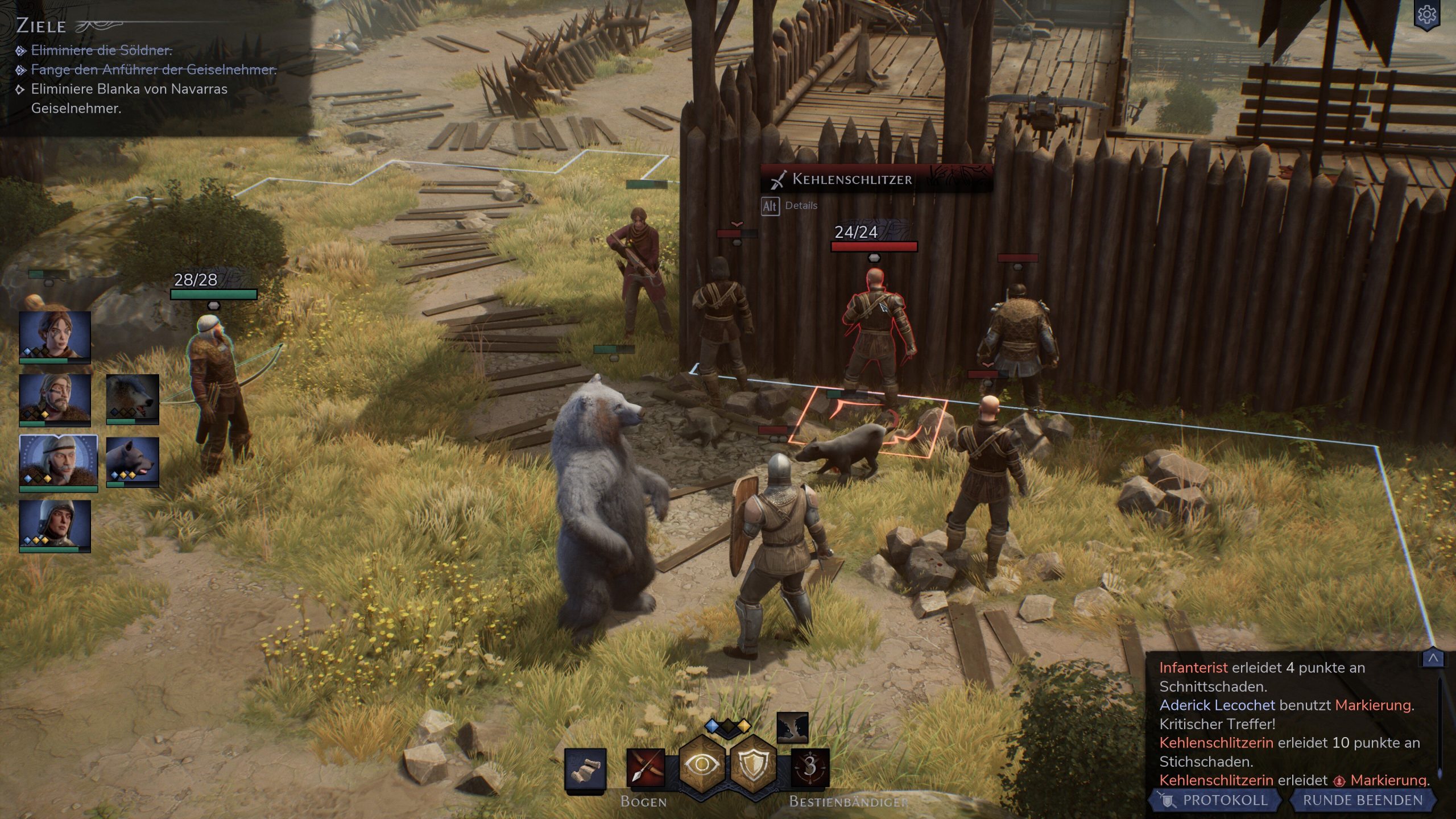Viewport: 1456px width, 819px height.
Task: Use the Bestienbändiger skill with number 3
Action: tap(810, 768)
